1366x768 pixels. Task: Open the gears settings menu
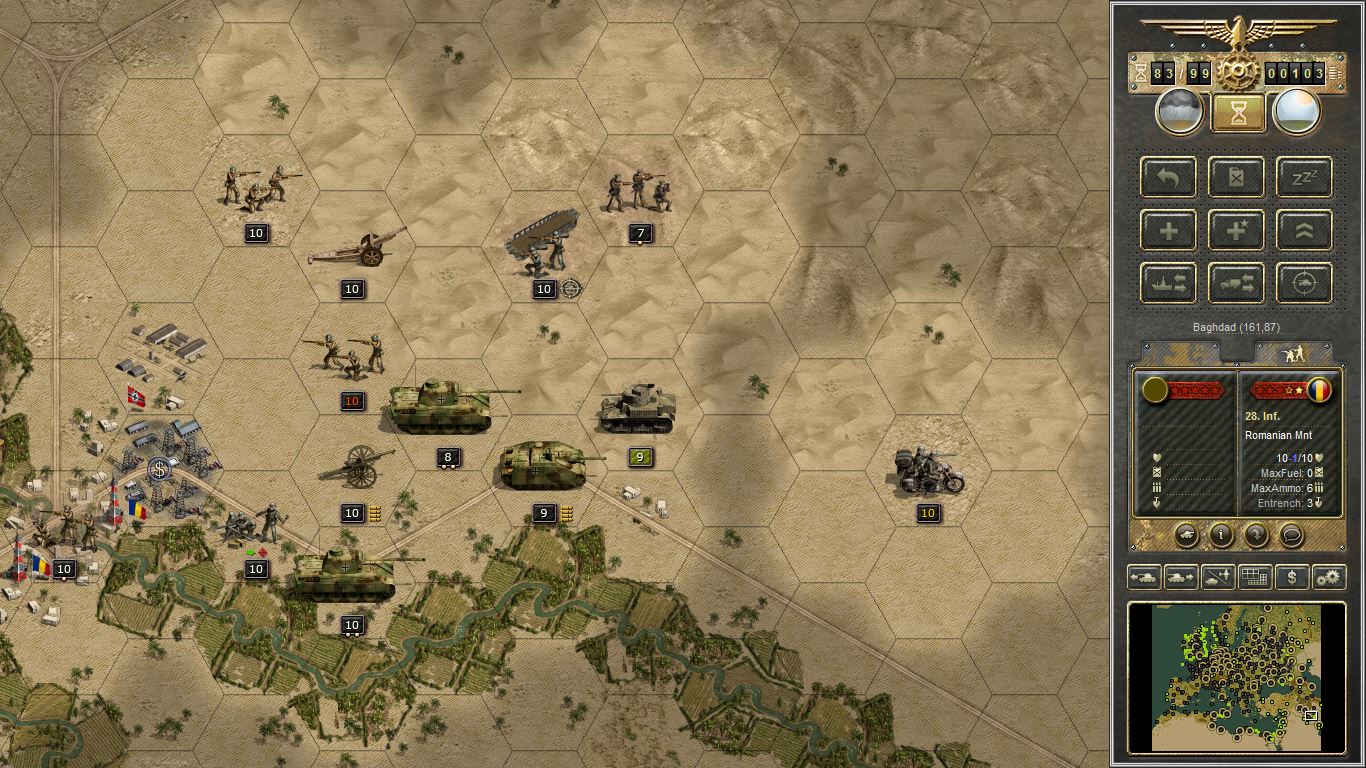1329,577
